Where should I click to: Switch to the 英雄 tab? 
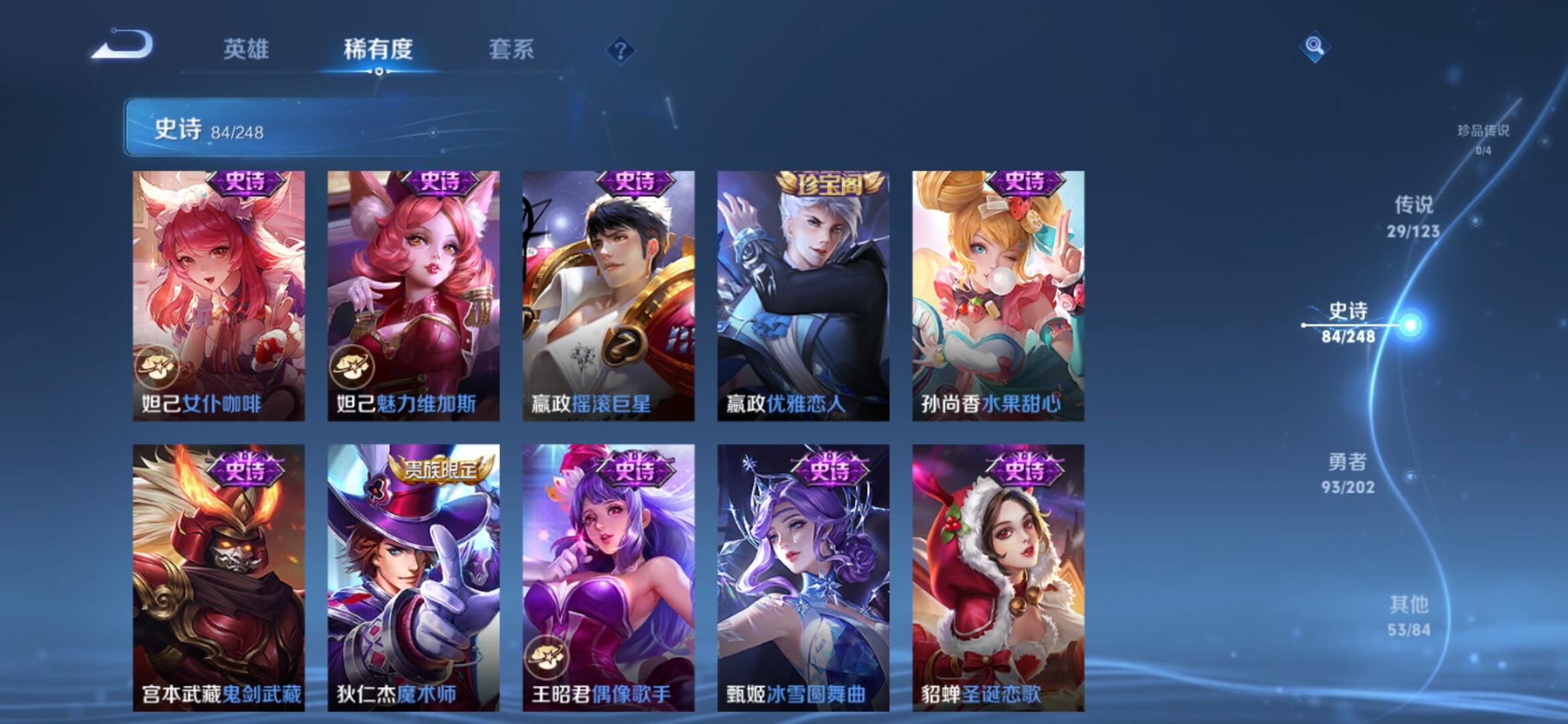click(246, 49)
